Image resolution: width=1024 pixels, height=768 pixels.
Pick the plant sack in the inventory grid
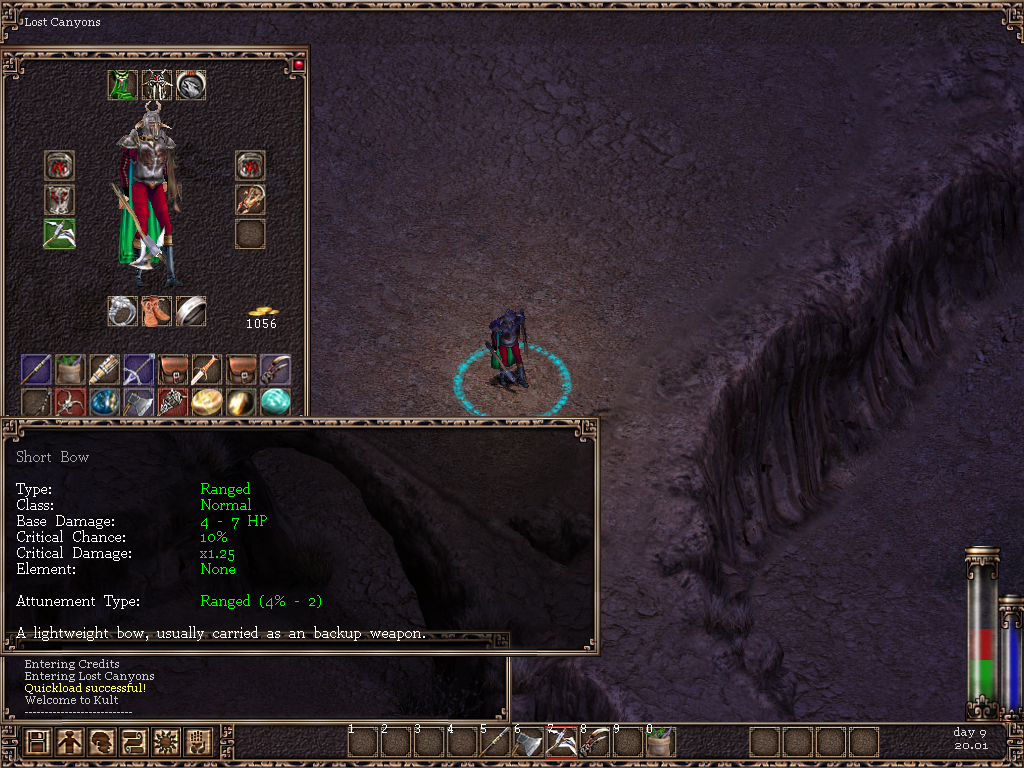tap(70, 369)
